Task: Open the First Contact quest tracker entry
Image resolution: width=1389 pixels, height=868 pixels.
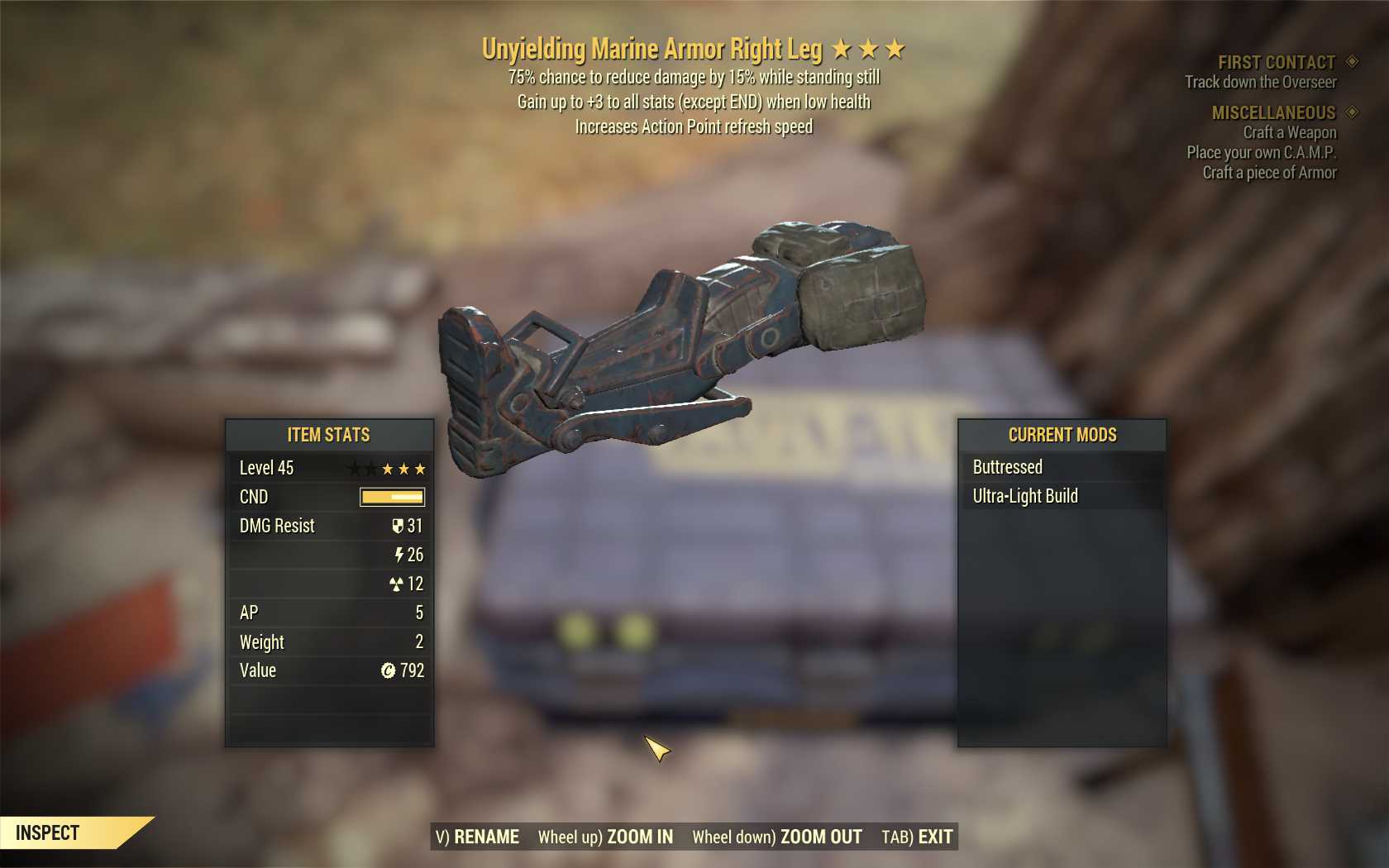Action: click(1276, 63)
